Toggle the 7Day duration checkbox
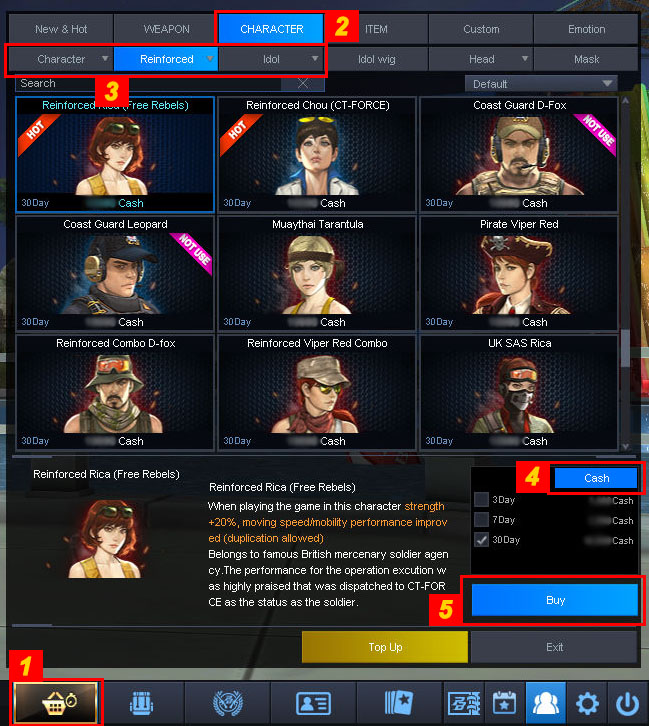This screenshot has width=649, height=726. click(x=482, y=520)
